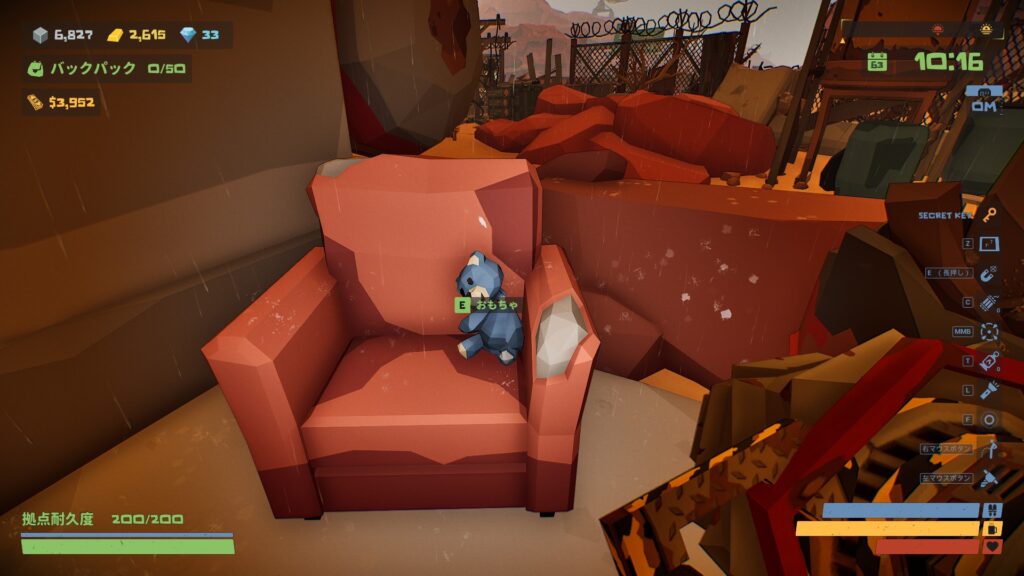This screenshot has width=1024, height=576.
Task: Toggle the flashlight icon
Action: tap(989, 390)
